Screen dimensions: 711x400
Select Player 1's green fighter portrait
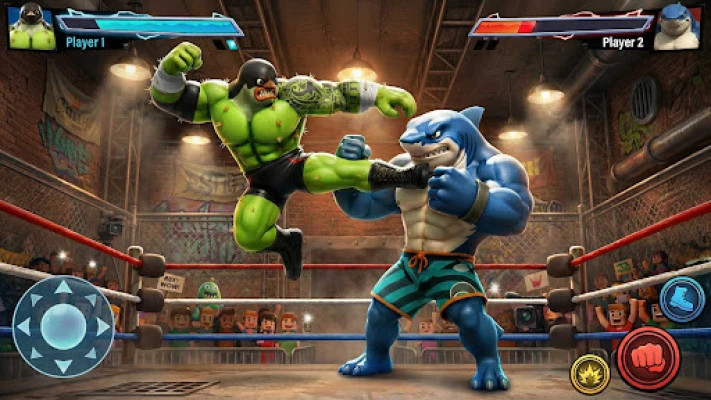(31, 27)
